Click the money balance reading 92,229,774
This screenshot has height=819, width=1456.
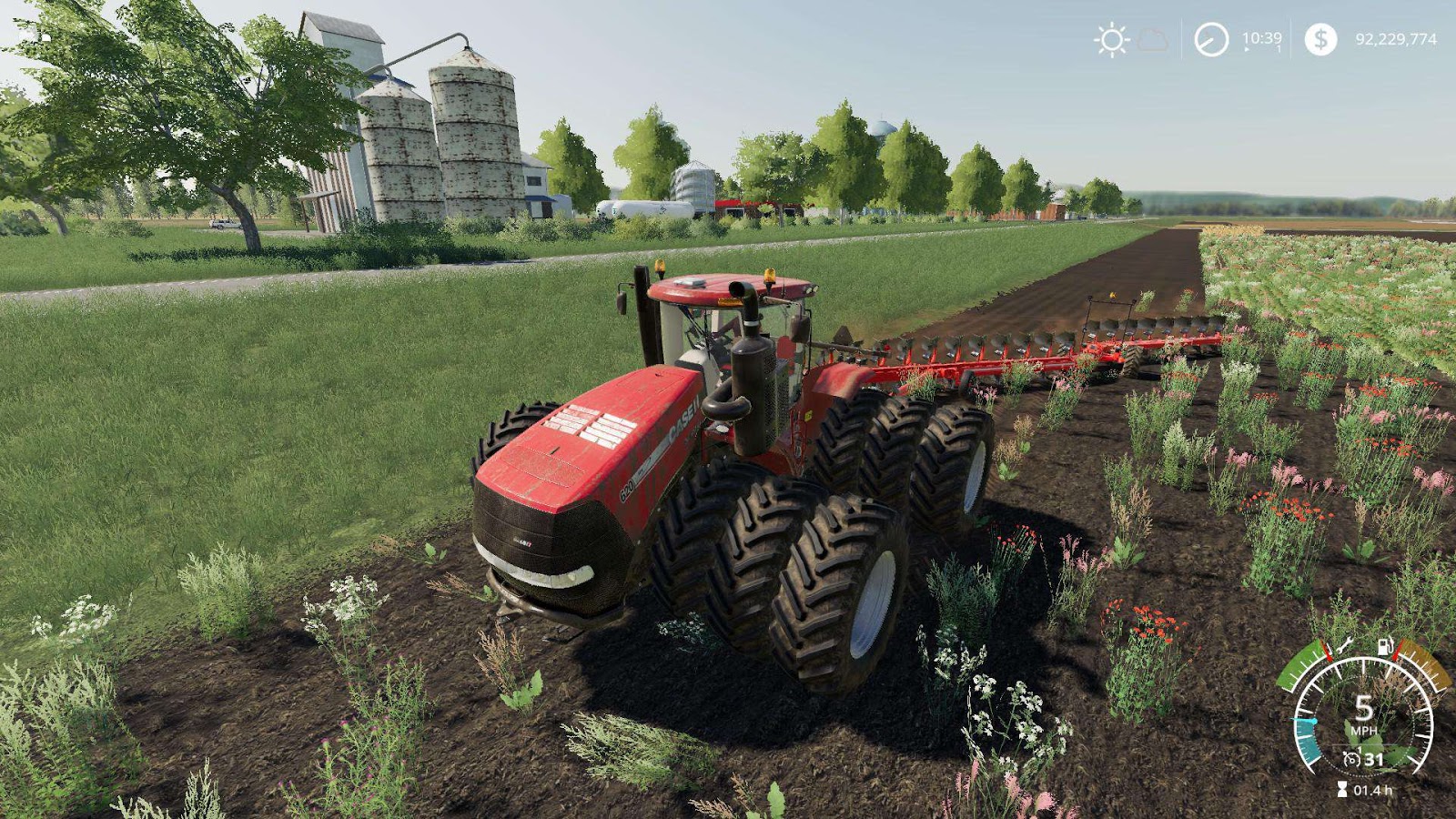pos(1396,39)
